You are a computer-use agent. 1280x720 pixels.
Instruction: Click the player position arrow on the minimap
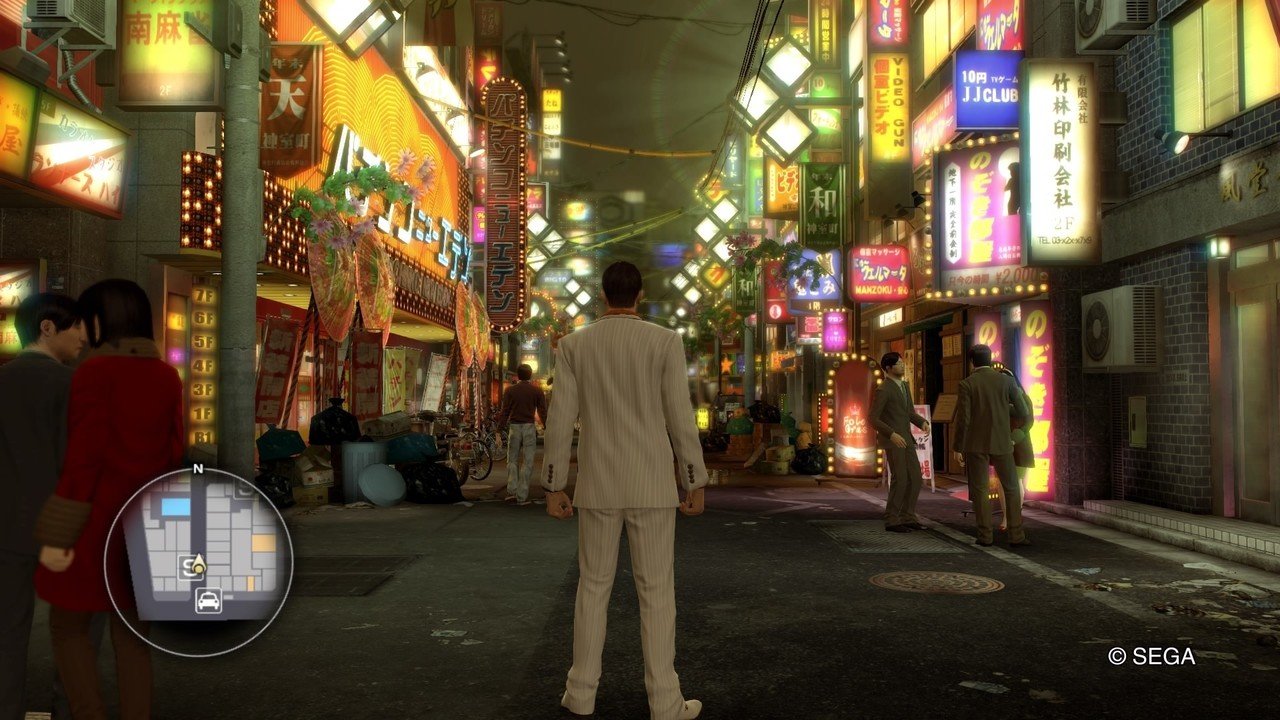199,562
